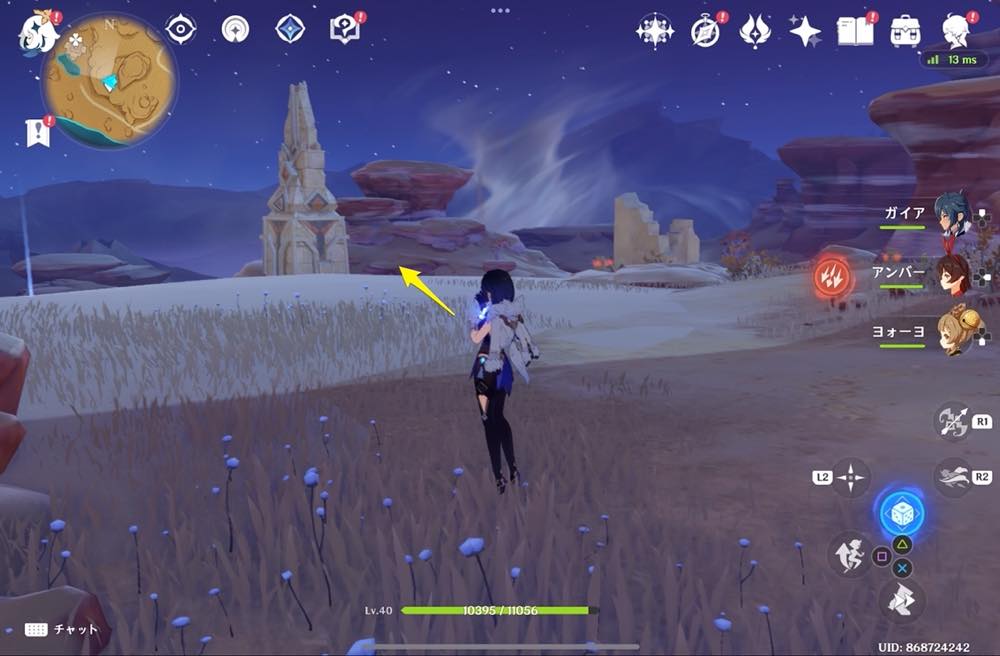
Task: Open the circular minimap
Action: point(109,80)
